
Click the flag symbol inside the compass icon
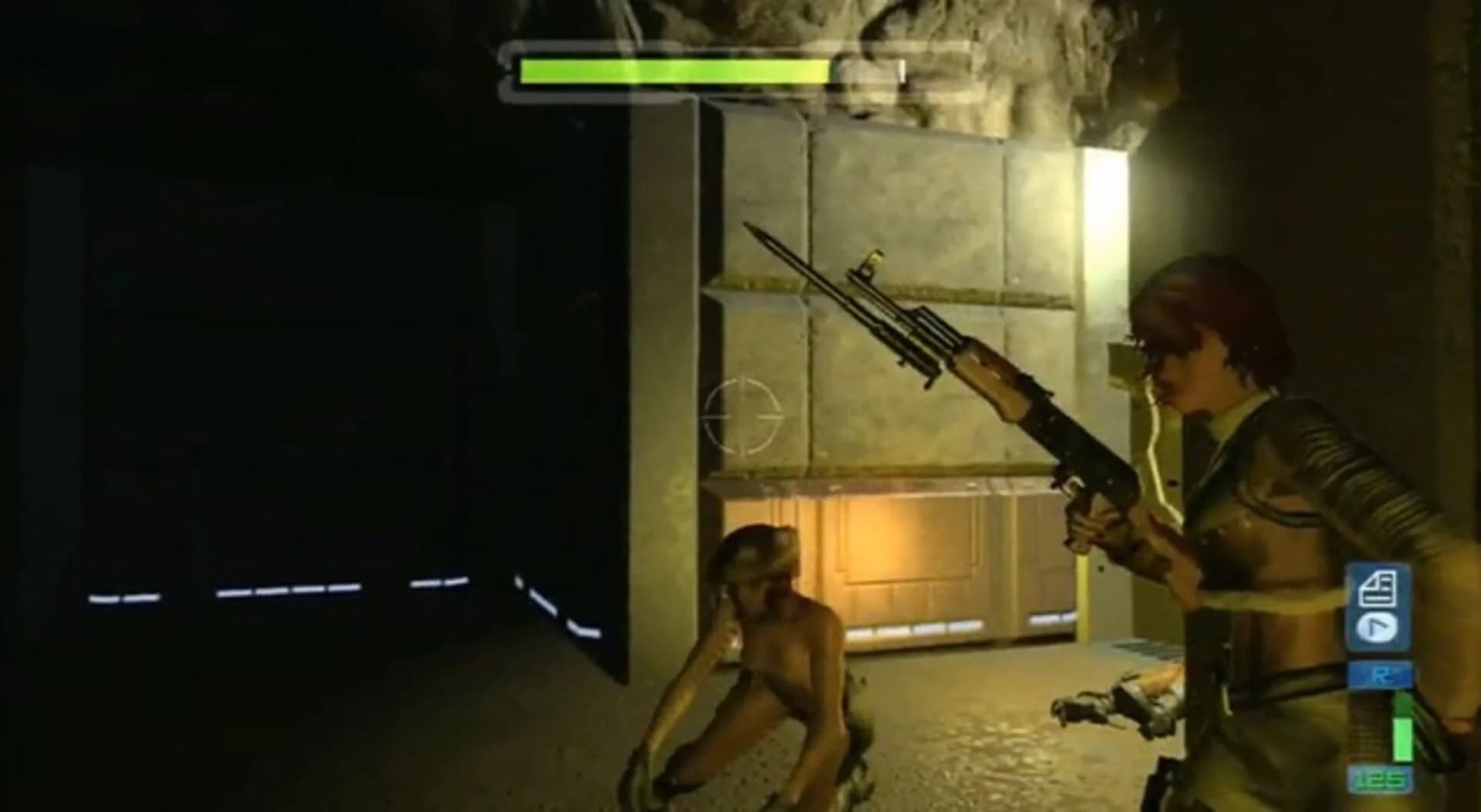coord(1377,625)
